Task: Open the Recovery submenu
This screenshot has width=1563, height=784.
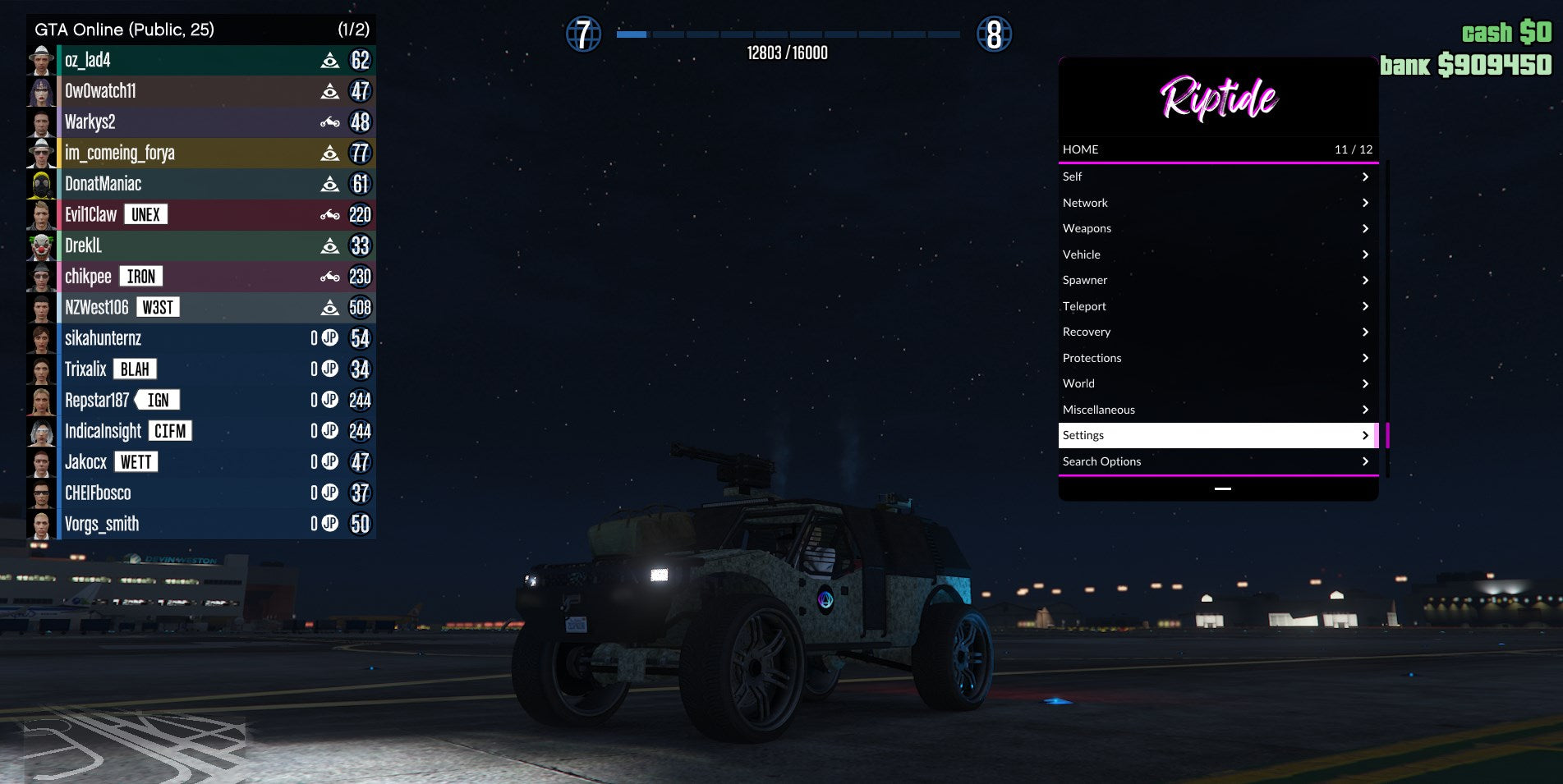Action: [x=1217, y=332]
